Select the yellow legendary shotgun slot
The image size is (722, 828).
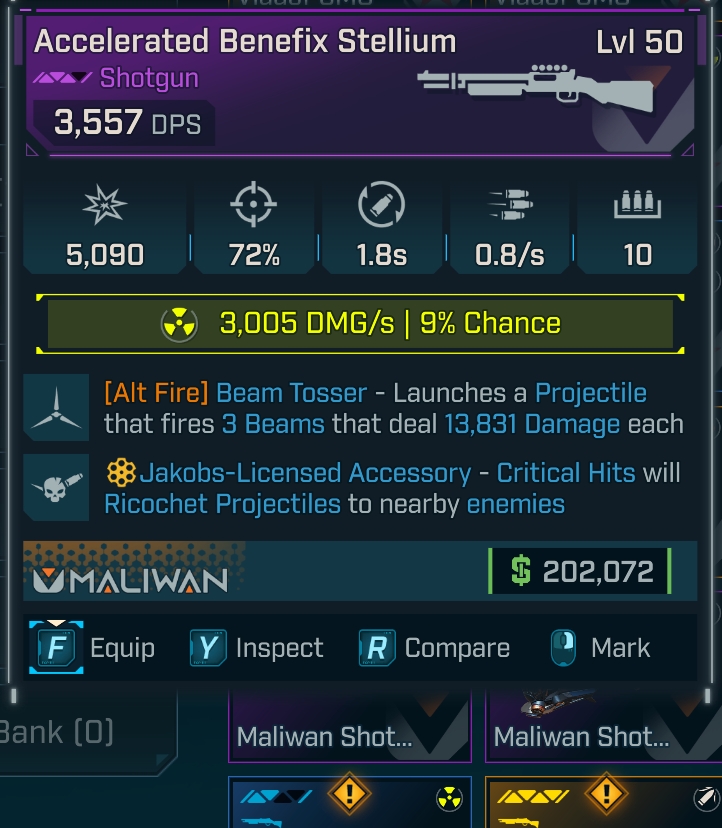click(604, 804)
